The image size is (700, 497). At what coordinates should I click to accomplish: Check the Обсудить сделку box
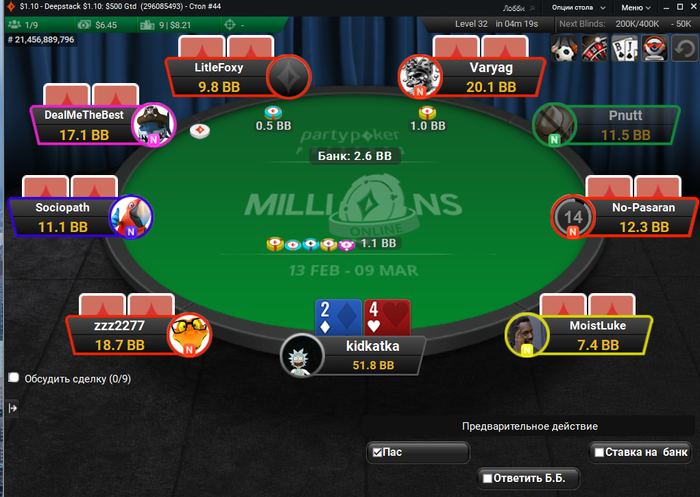pos(14,378)
